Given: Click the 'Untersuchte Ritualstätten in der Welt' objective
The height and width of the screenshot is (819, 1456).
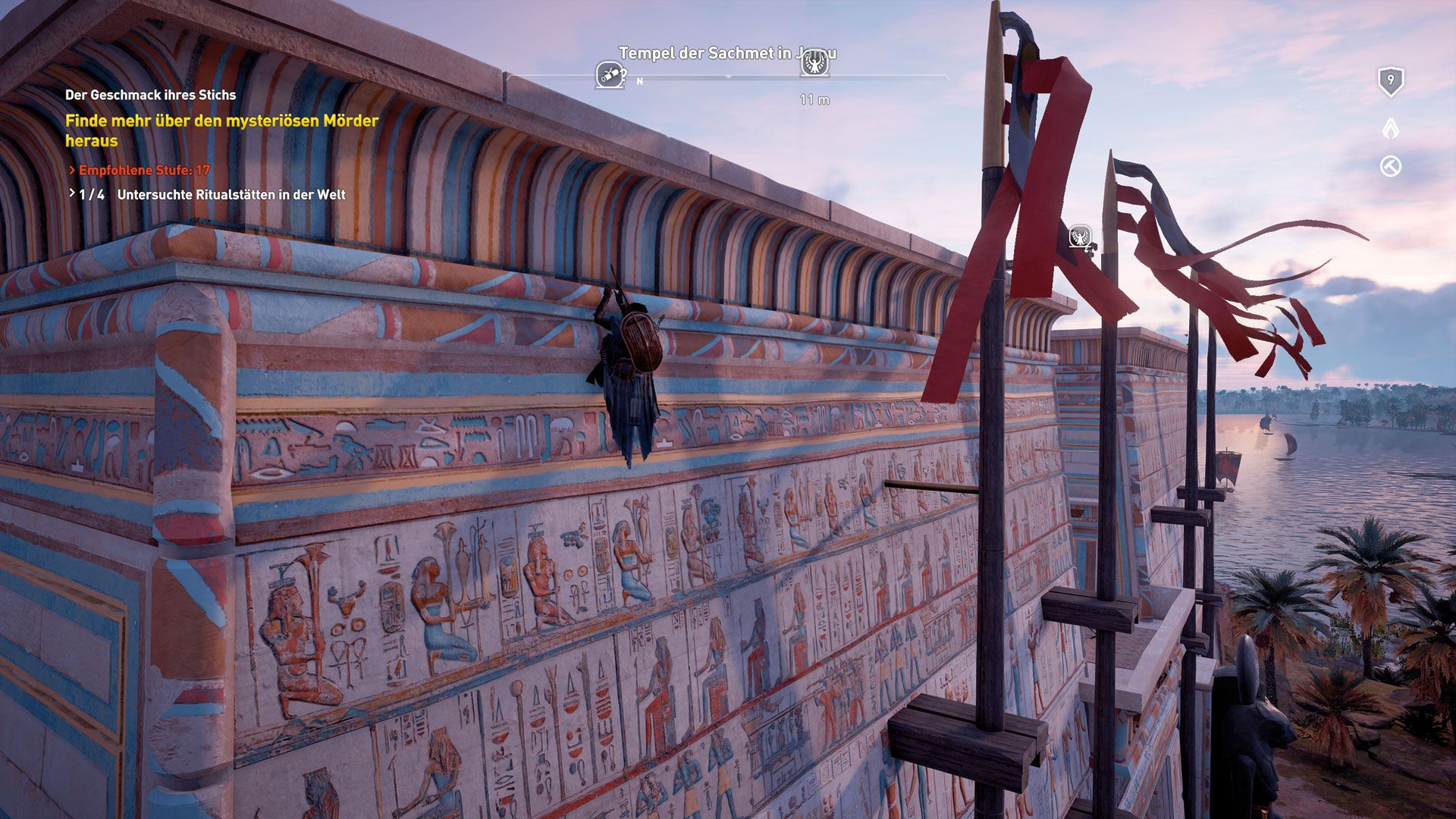Looking at the screenshot, I should (x=231, y=195).
